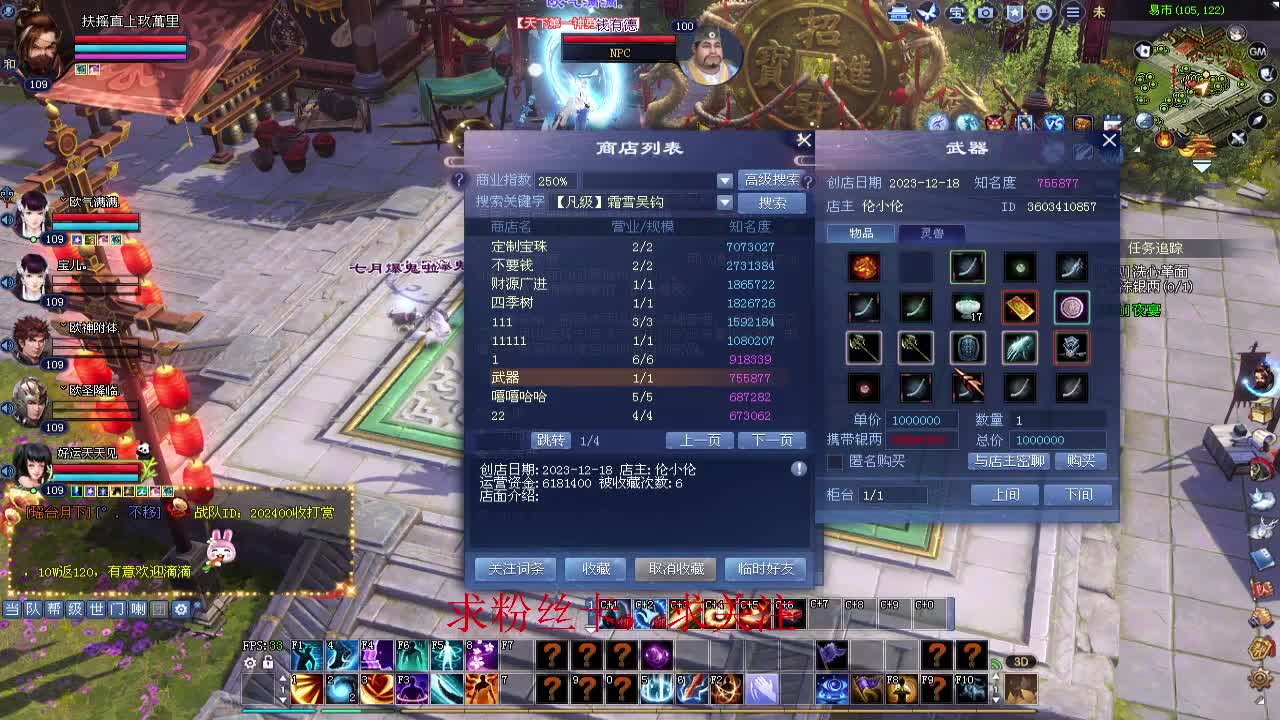Toggle the eye icon on the minimap edge
Screen dimensions: 1280x720
[x=1266, y=97]
